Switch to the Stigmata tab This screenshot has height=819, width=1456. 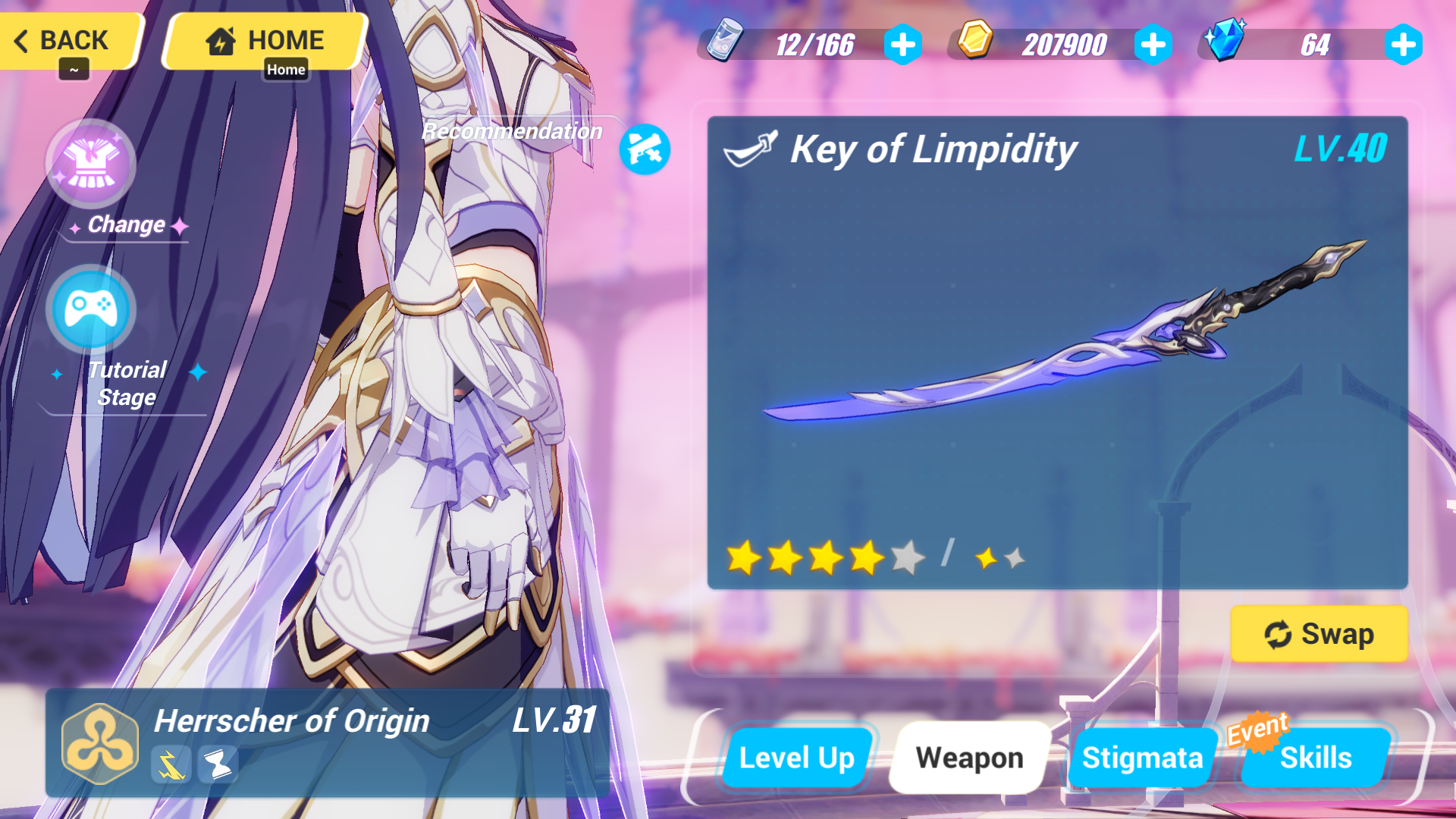(x=1142, y=757)
